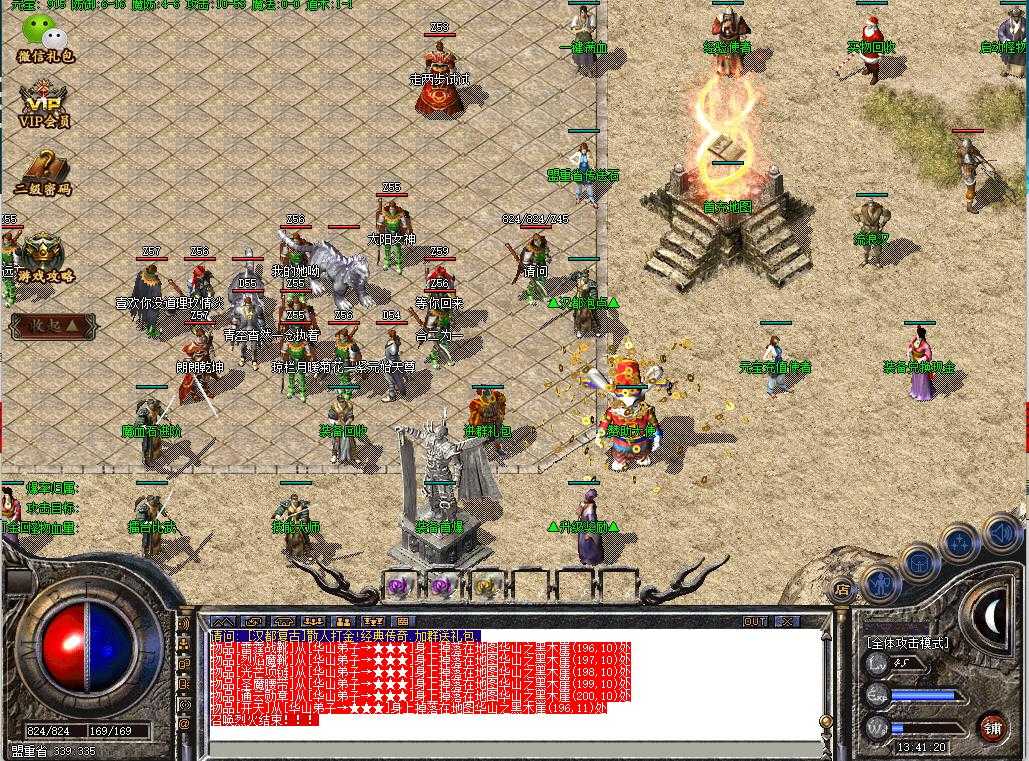This screenshot has width=1029, height=761.
Task: Switch the 全体攻击模式 attack mode label
Action: pos(908,642)
